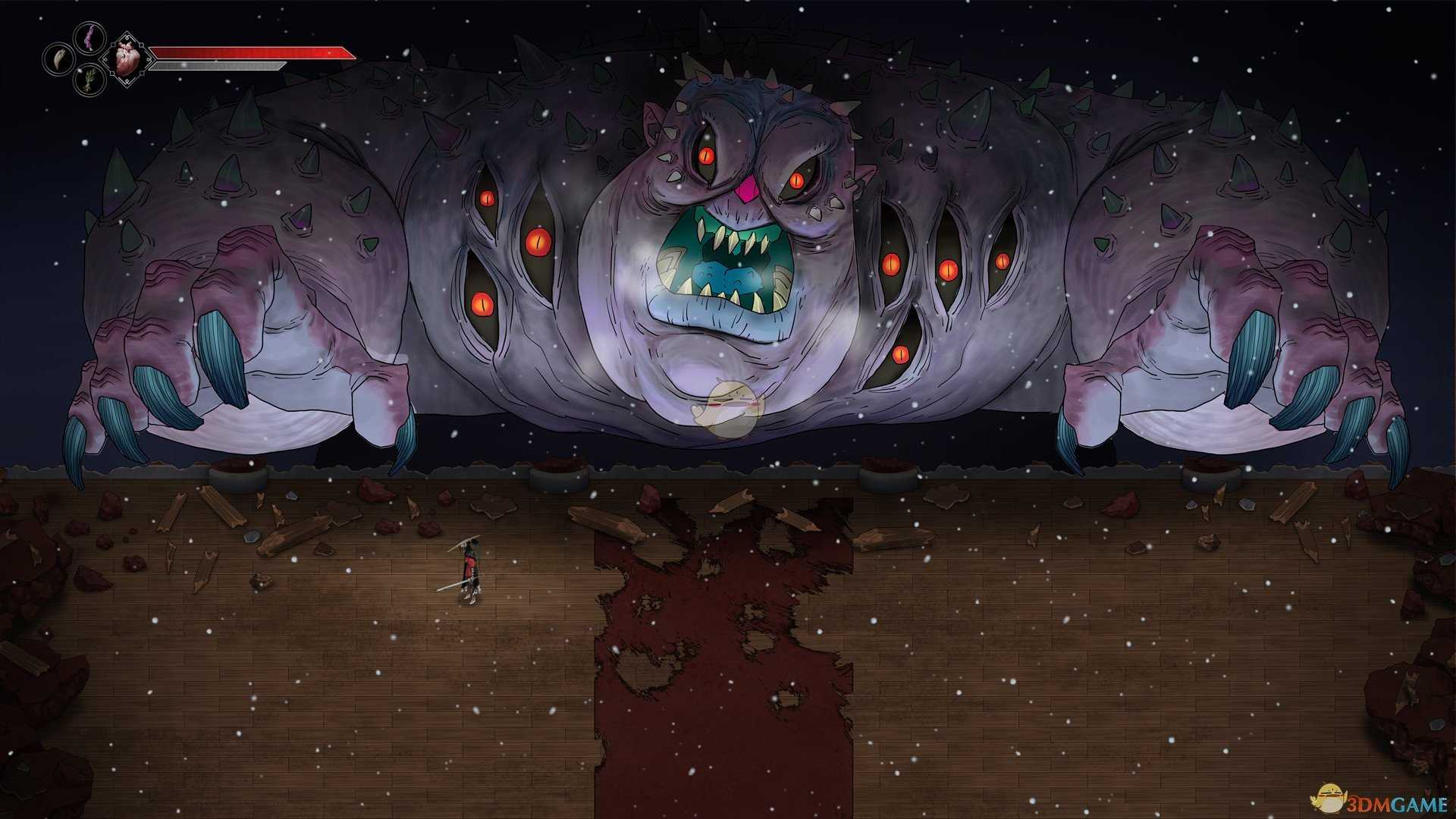Image resolution: width=1456 pixels, height=819 pixels.
Task: Click the heart emblem icon
Action: 124,58
